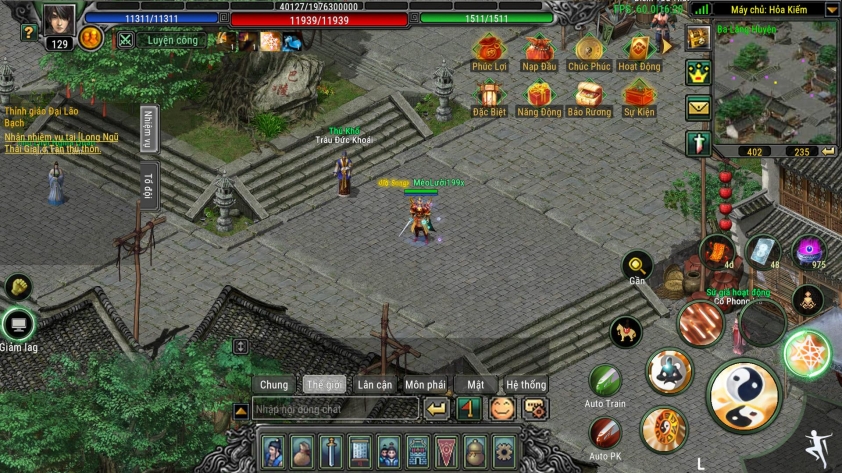The height and width of the screenshot is (473, 842).
Task: Mount the horse using the horse icon
Action: [x=625, y=333]
